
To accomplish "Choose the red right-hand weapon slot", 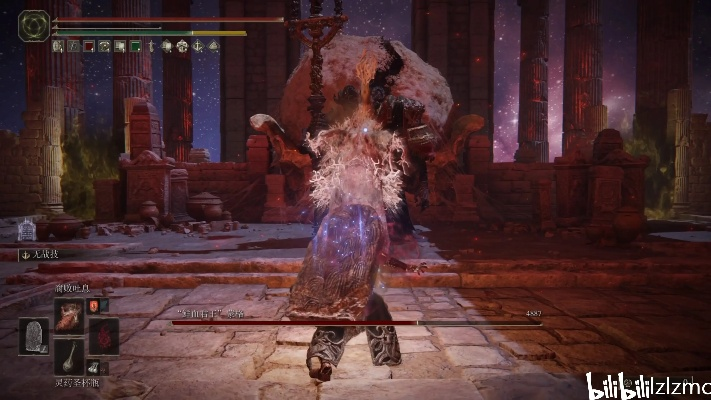I will tap(103, 337).
